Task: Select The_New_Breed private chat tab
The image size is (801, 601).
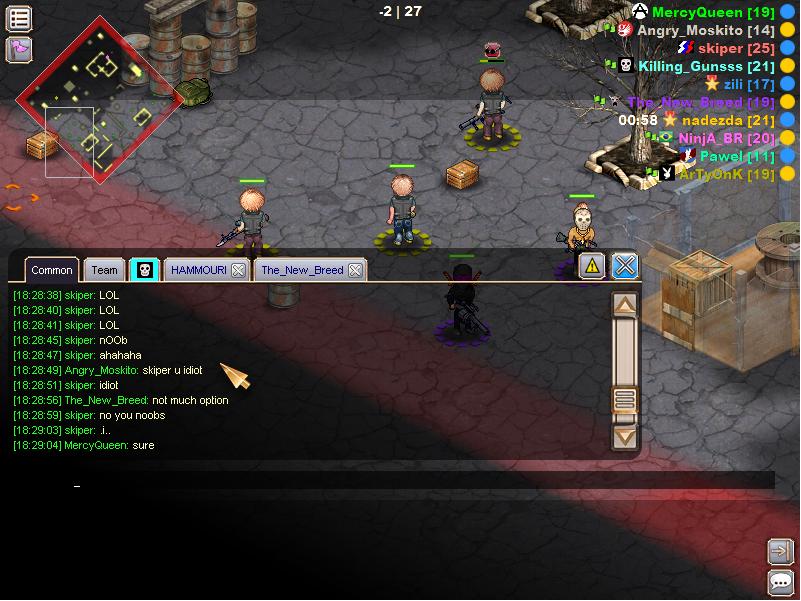Action: pyautogui.click(x=302, y=270)
